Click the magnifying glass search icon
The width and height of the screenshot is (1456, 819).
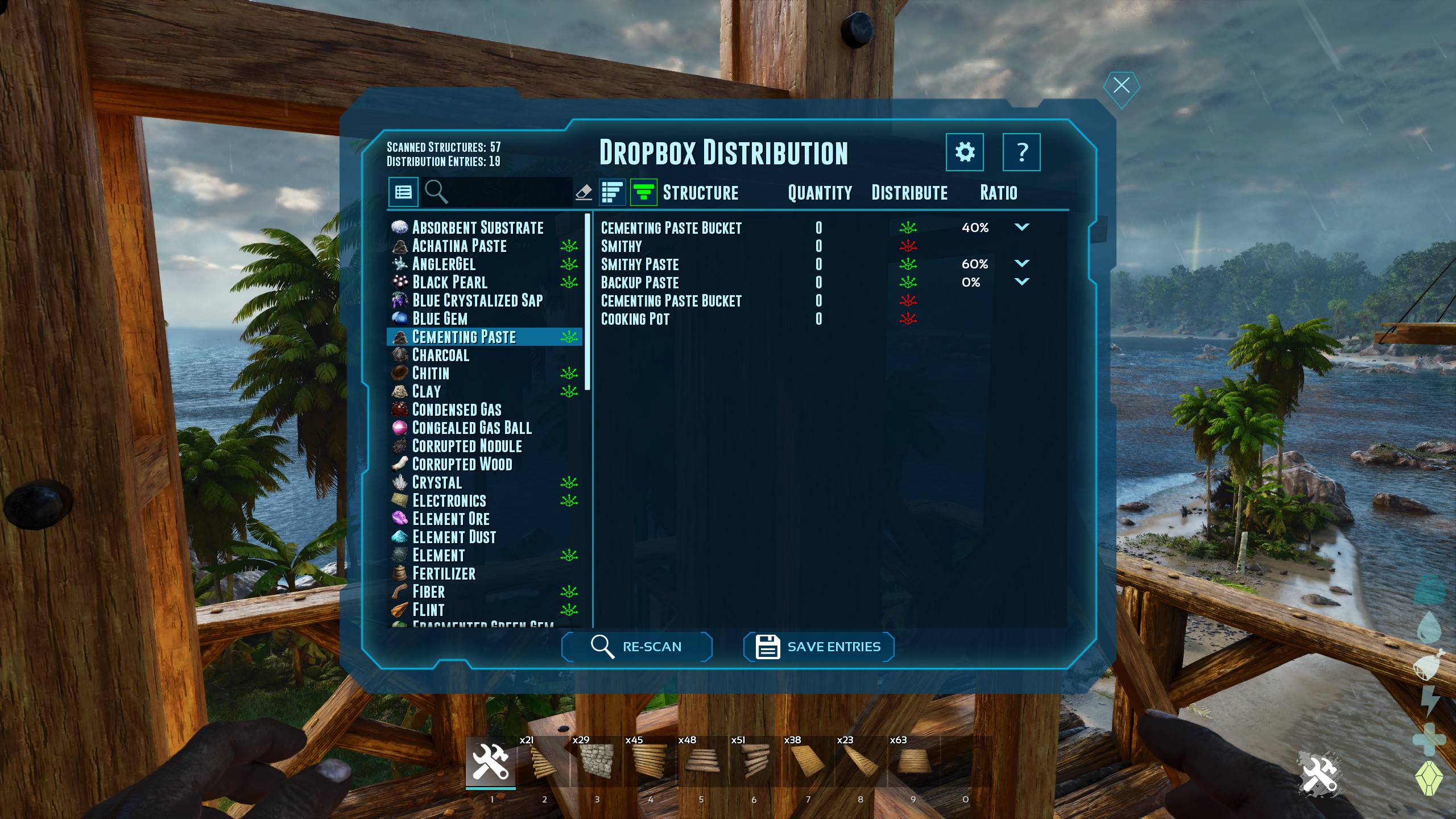coord(437,192)
